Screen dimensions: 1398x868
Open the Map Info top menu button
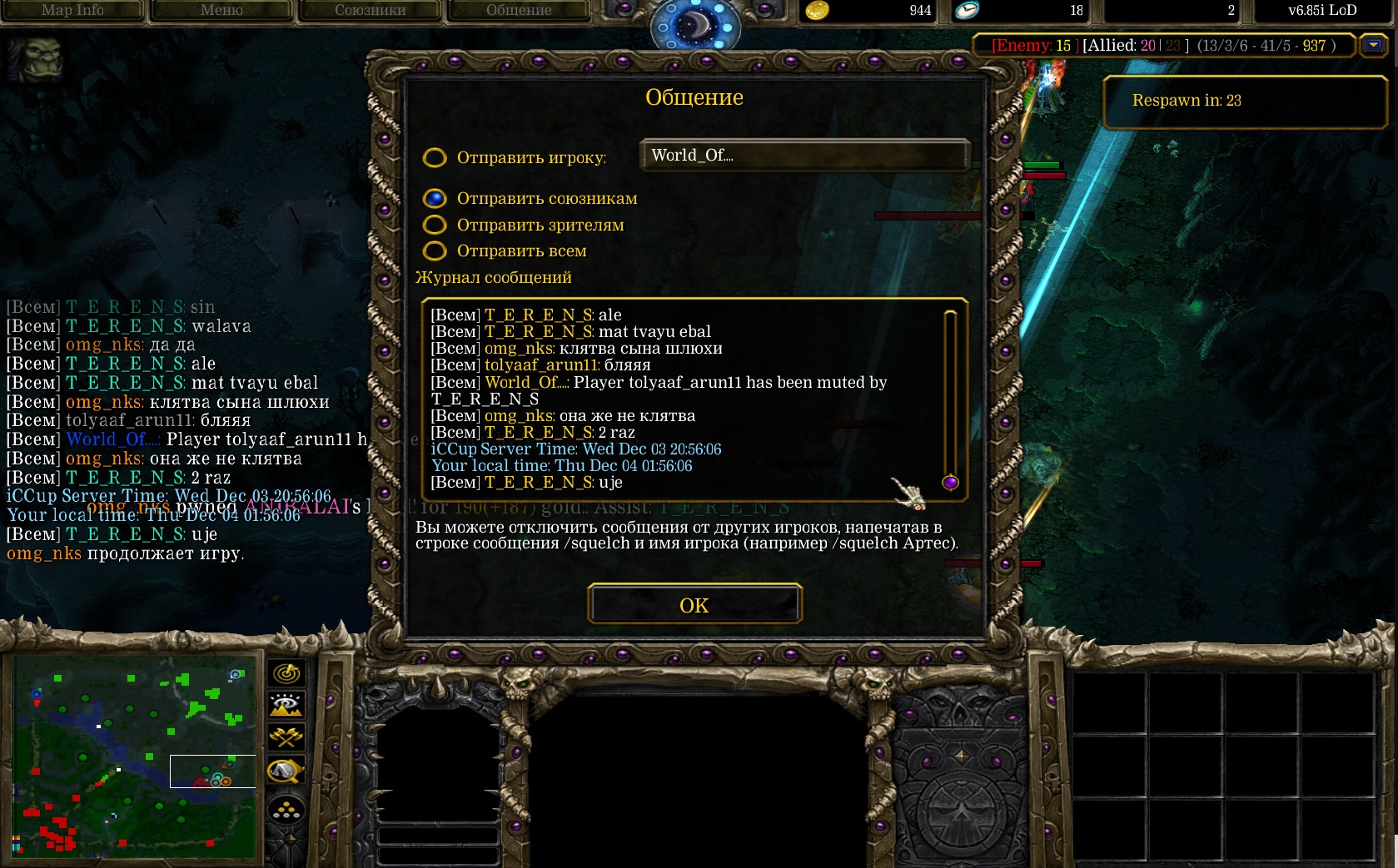[72, 11]
